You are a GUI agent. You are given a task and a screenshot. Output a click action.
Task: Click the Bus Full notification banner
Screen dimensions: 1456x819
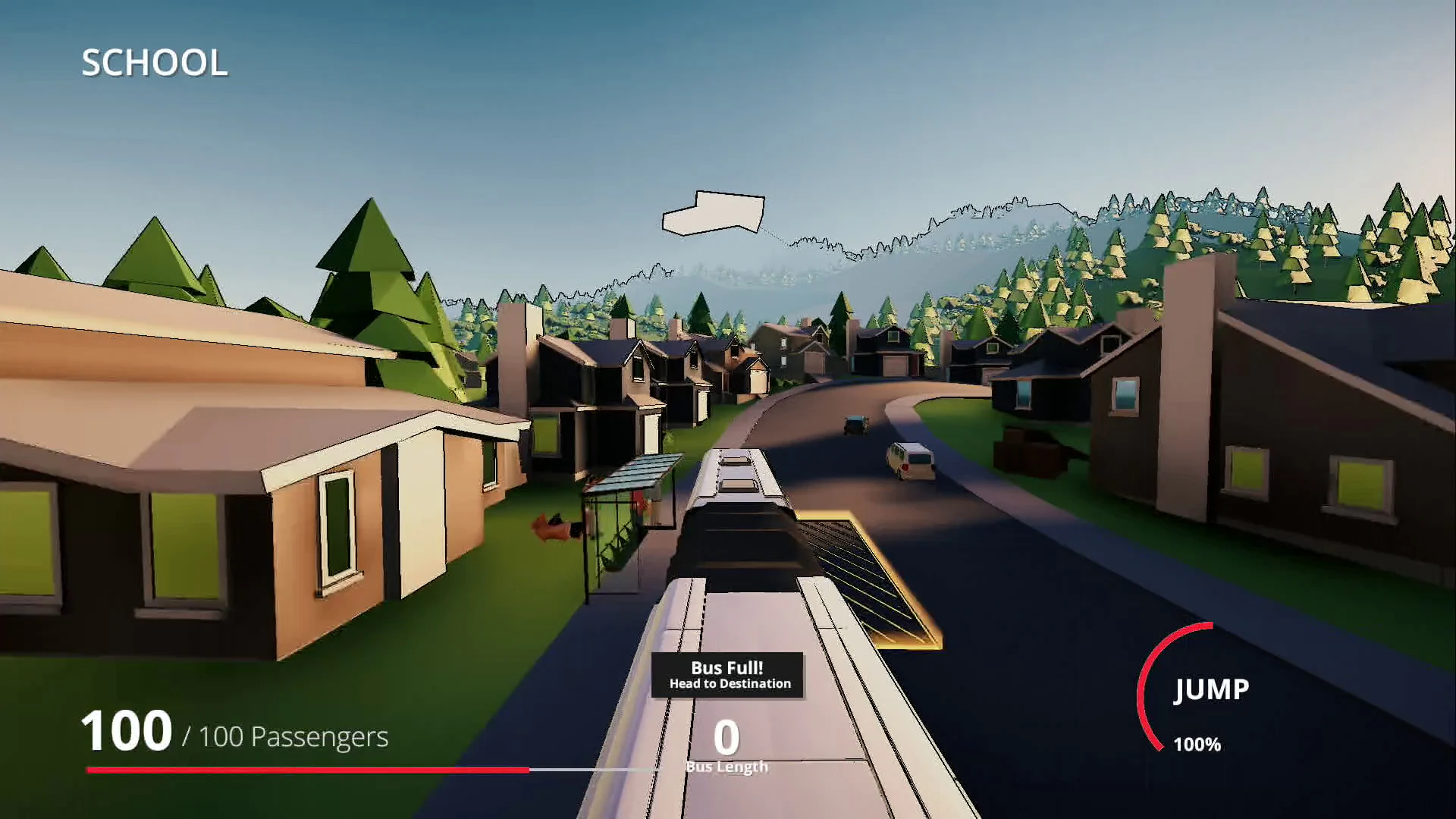[726, 676]
